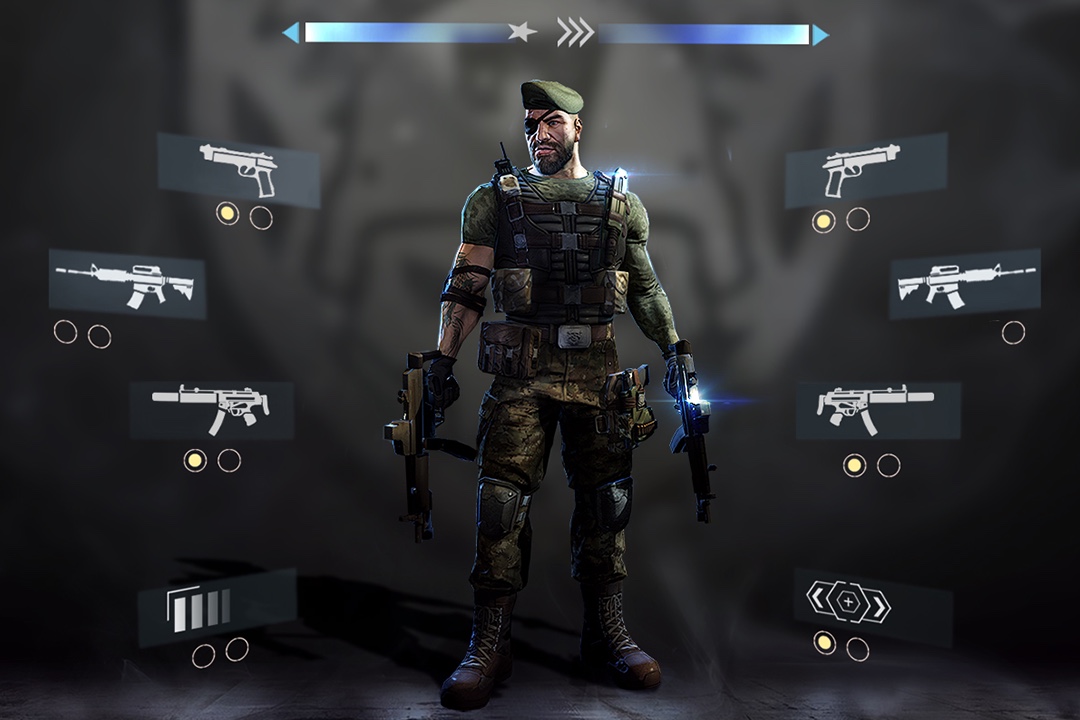The image size is (1080, 720).
Task: Select the left-side pistol weapon panel
Action: click(238, 168)
